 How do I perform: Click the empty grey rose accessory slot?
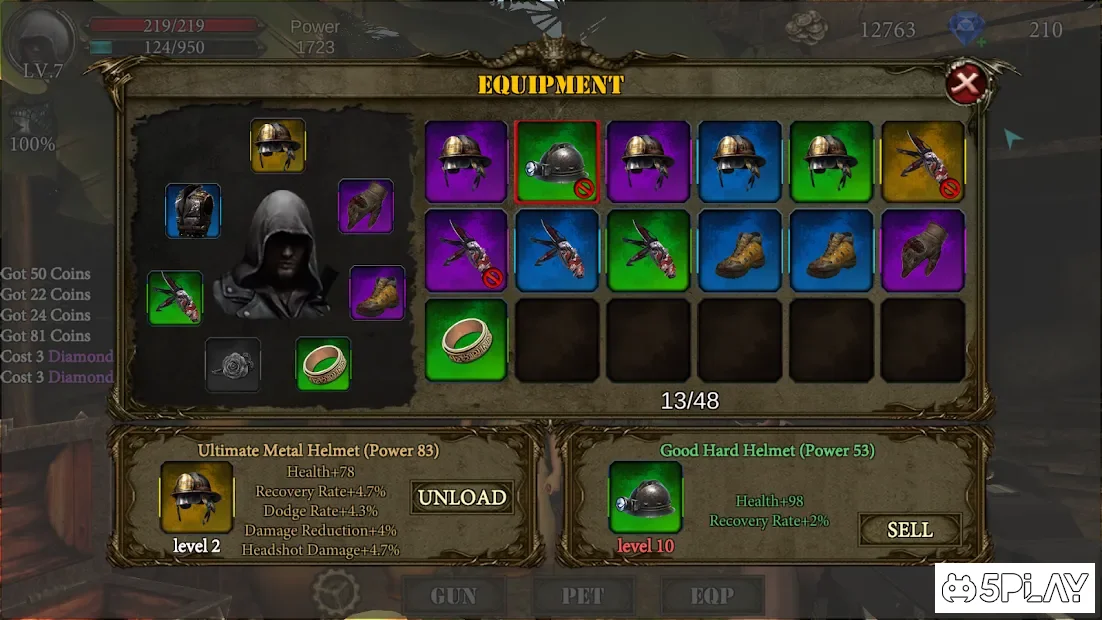point(233,364)
